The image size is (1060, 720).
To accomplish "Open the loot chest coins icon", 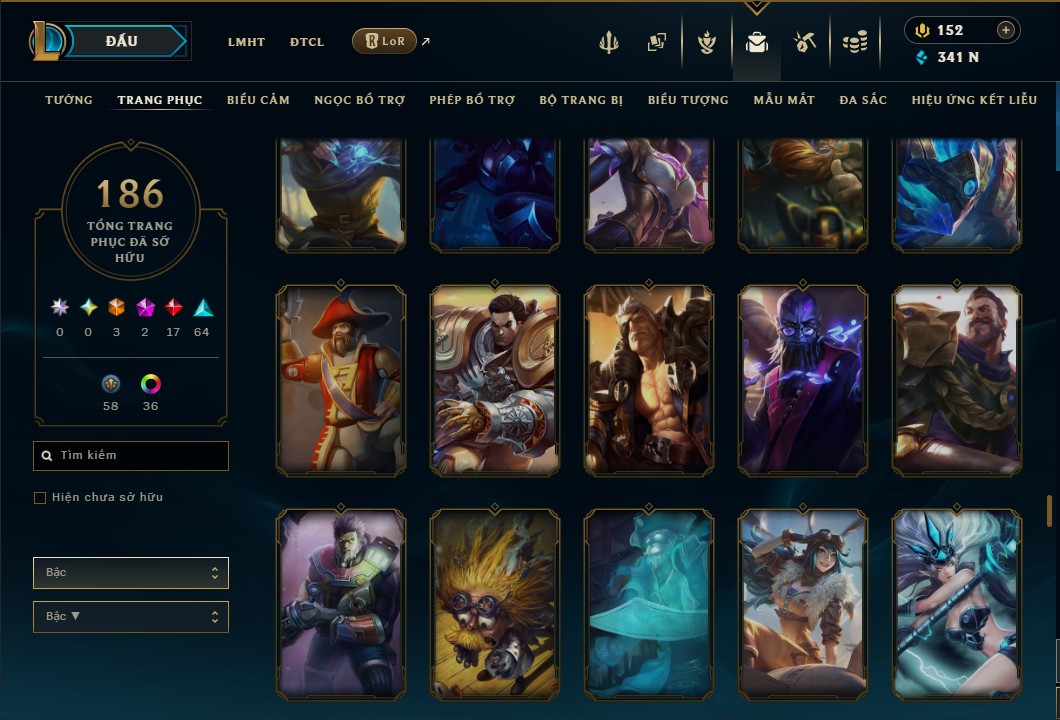I will click(x=854, y=42).
